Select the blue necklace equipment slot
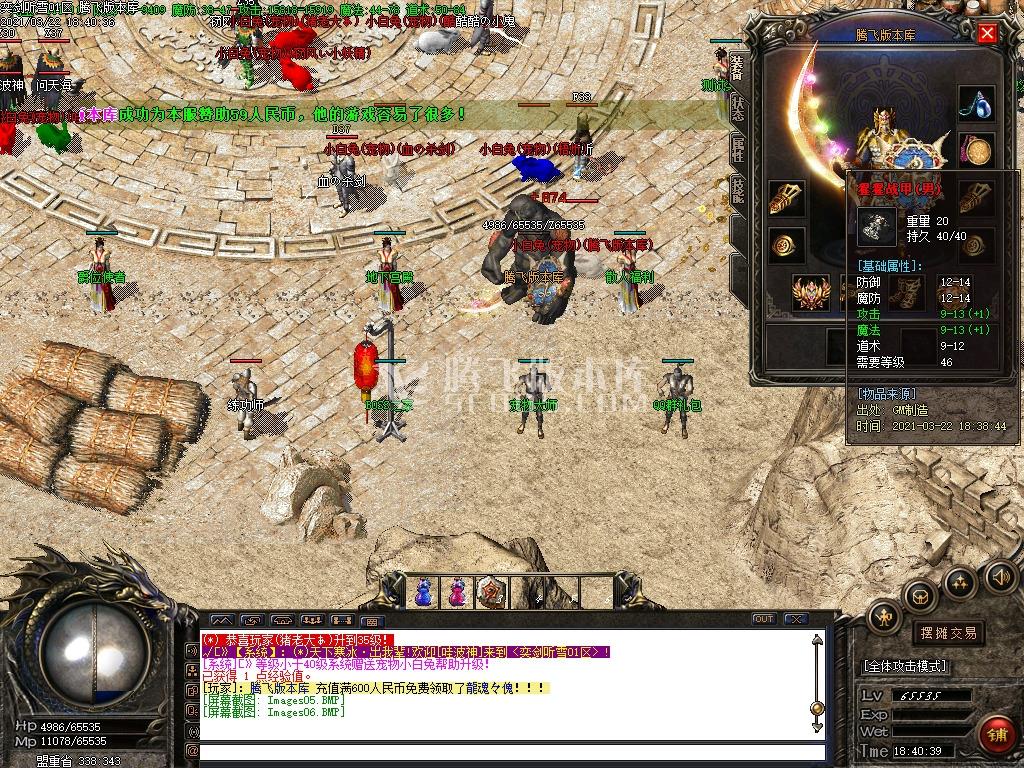Viewport: 1024px width, 768px height. click(x=976, y=103)
